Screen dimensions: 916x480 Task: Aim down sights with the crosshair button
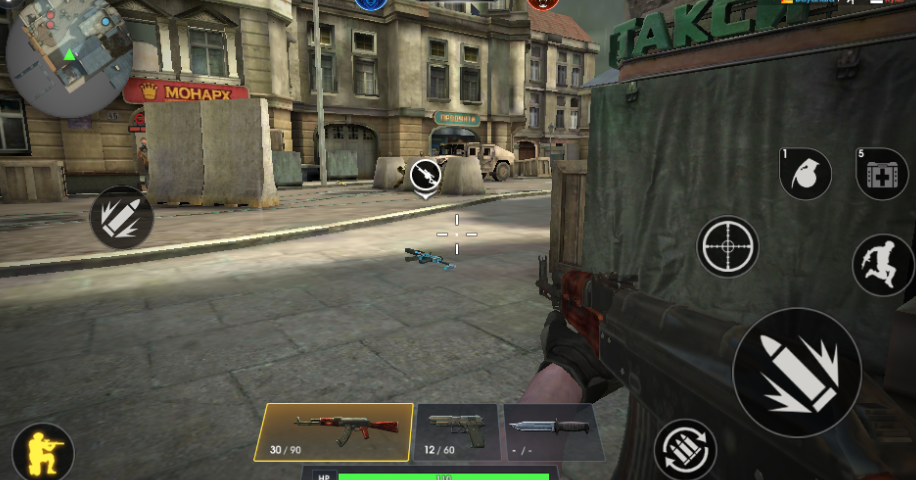(x=727, y=246)
